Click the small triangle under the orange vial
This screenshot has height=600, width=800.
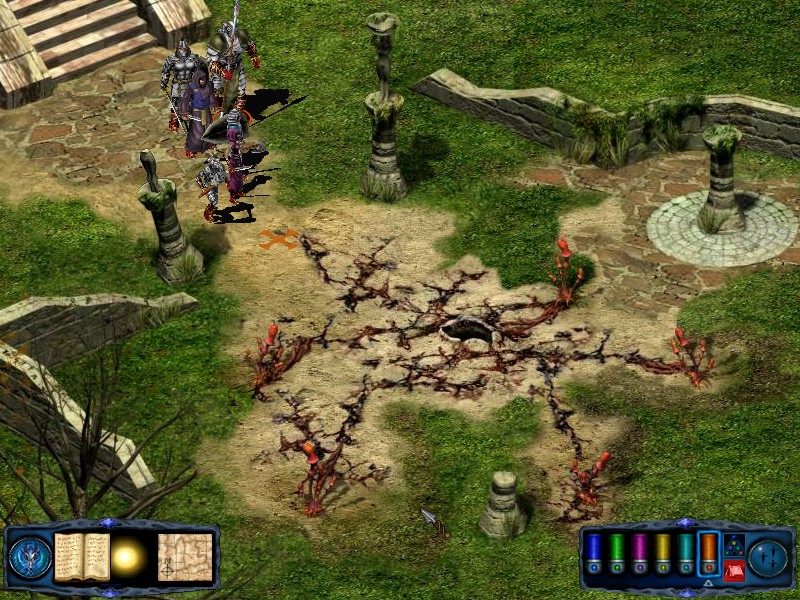coord(708,581)
